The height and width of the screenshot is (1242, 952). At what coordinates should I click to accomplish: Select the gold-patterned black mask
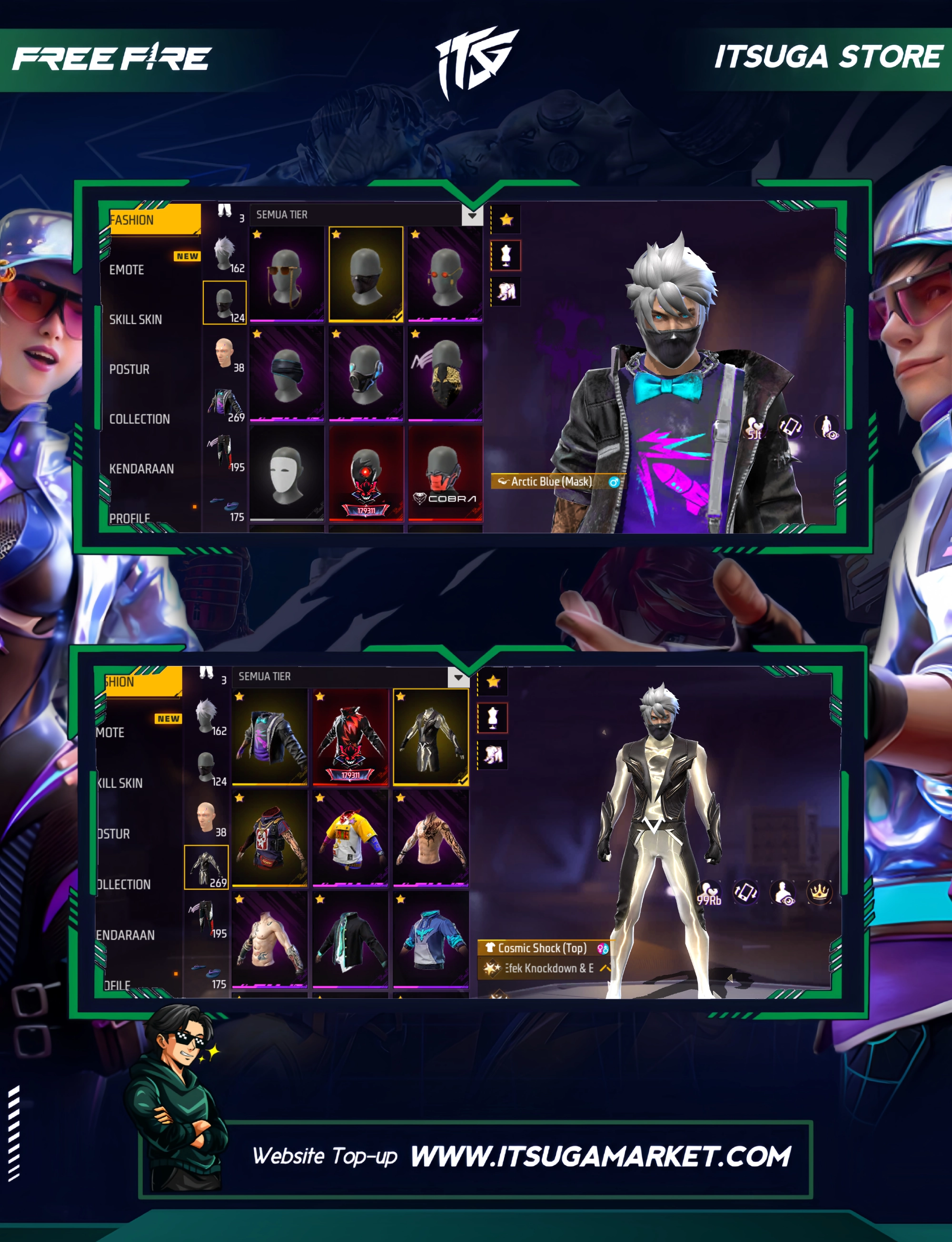[x=446, y=373]
